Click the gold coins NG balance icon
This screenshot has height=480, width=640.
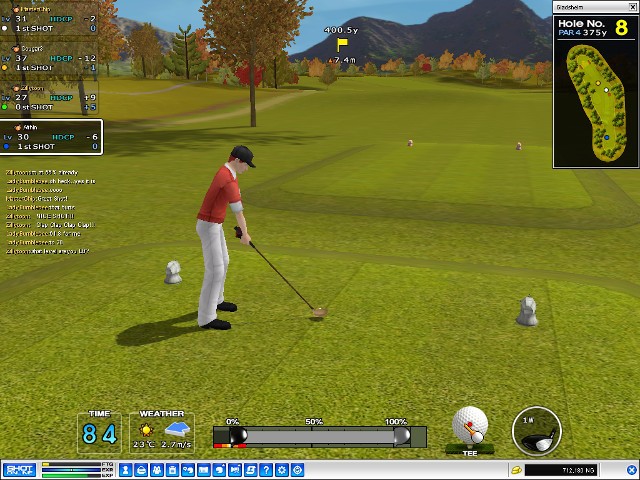(x=516, y=469)
